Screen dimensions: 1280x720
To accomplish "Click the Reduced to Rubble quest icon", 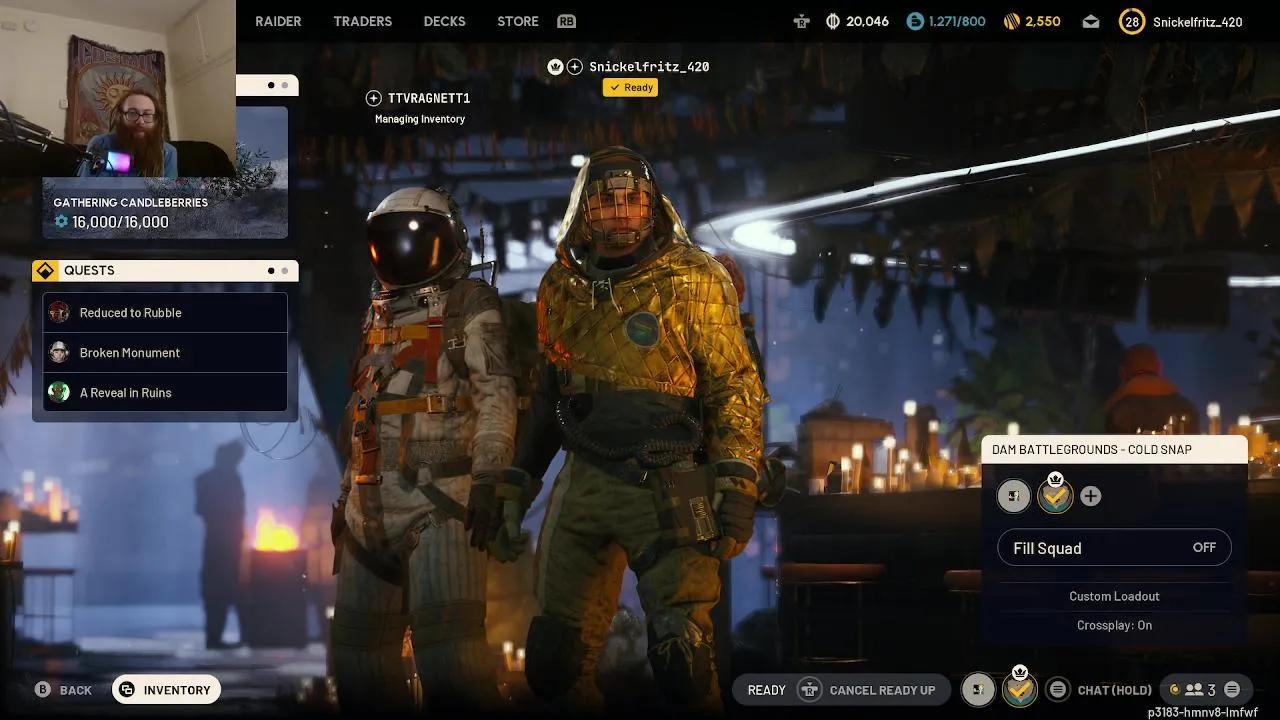I will [59, 312].
